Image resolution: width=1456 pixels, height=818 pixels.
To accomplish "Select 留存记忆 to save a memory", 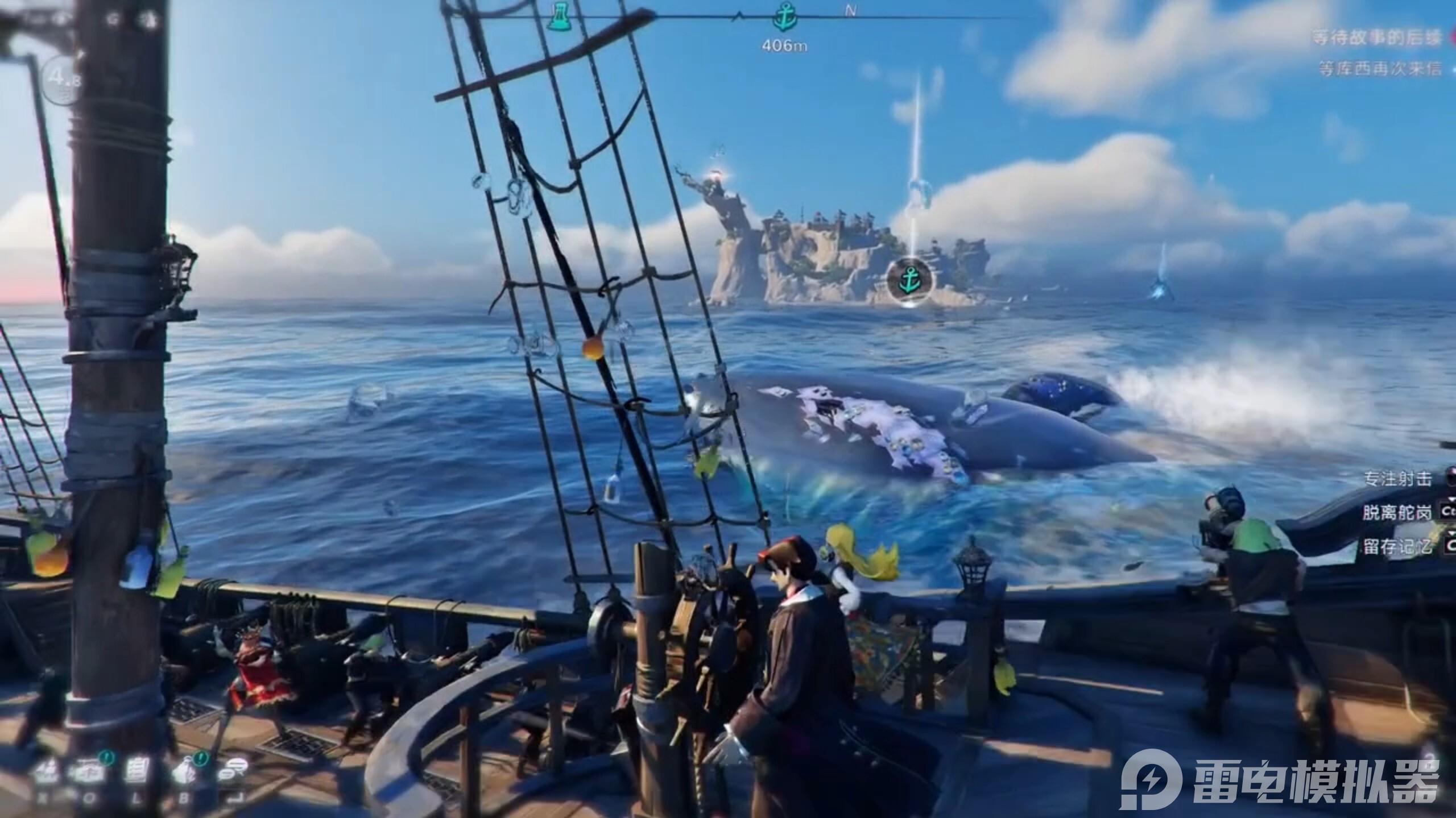I will coord(1396,547).
